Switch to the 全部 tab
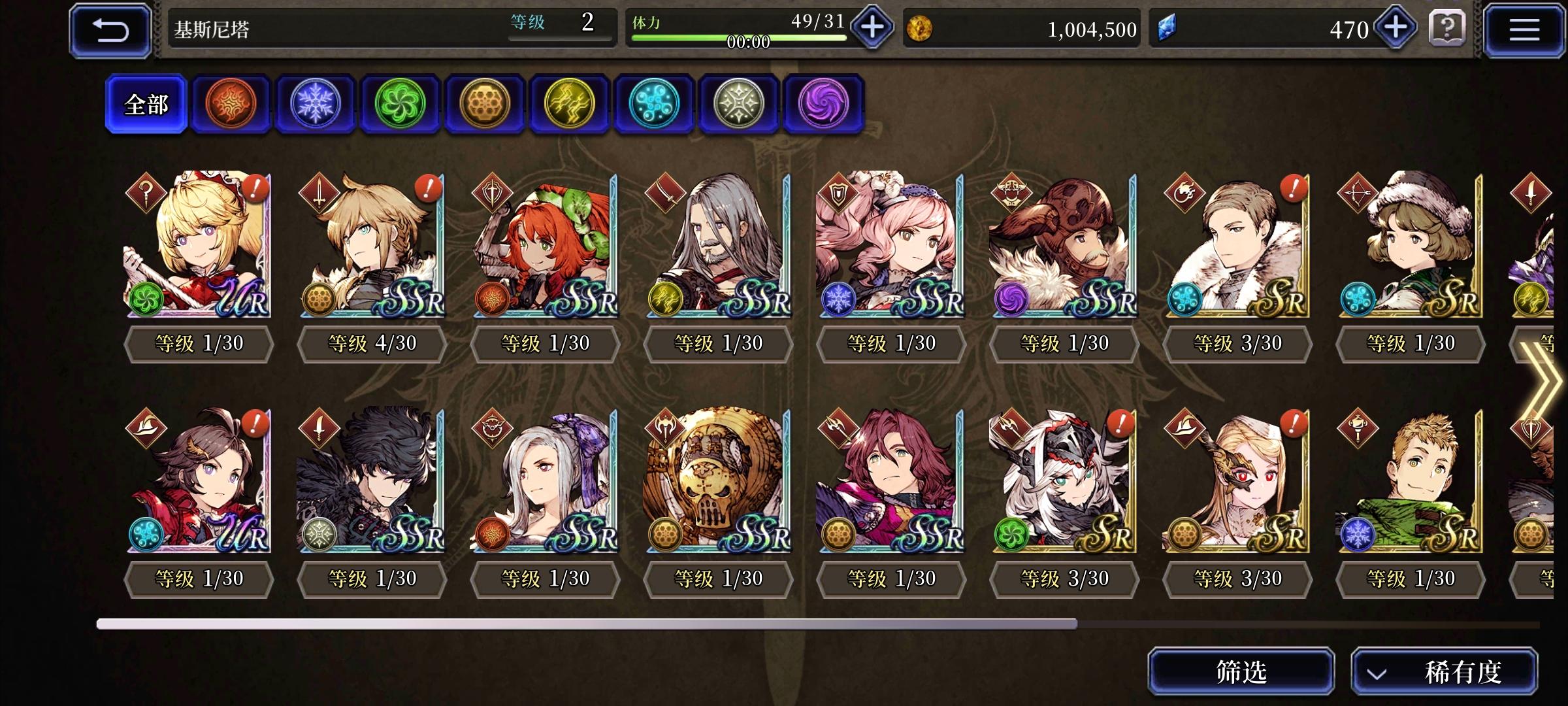This screenshot has height=706, width=1568. coord(146,103)
